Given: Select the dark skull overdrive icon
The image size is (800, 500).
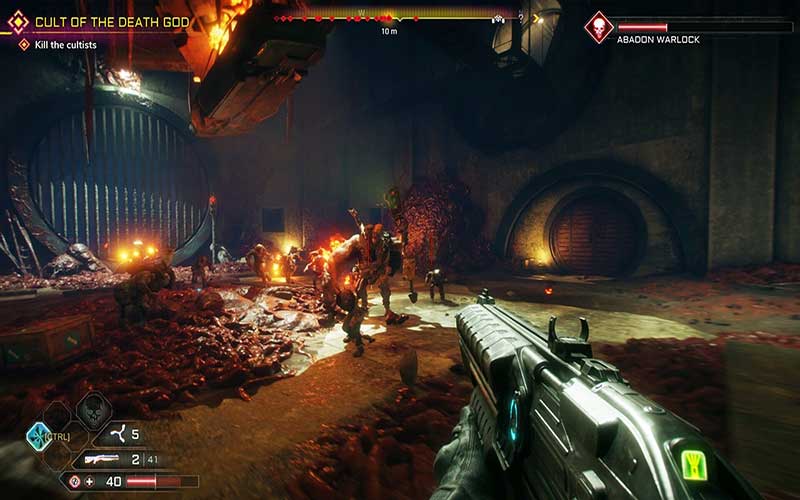Looking at the screenshot, I should click(x=92, y=408).
